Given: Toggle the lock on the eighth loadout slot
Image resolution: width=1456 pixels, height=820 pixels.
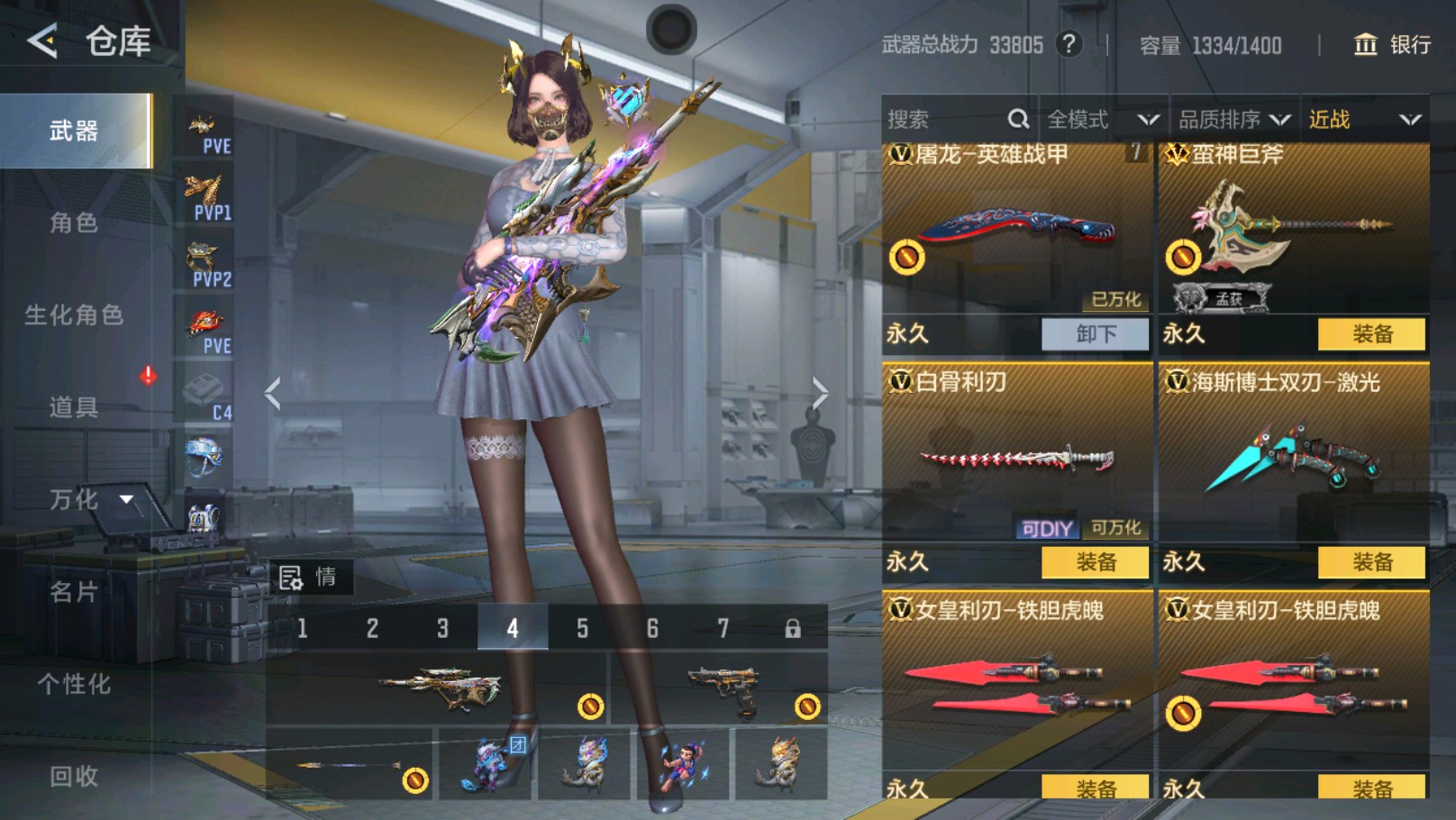Looking at the screenshot, I should (793, 628).
